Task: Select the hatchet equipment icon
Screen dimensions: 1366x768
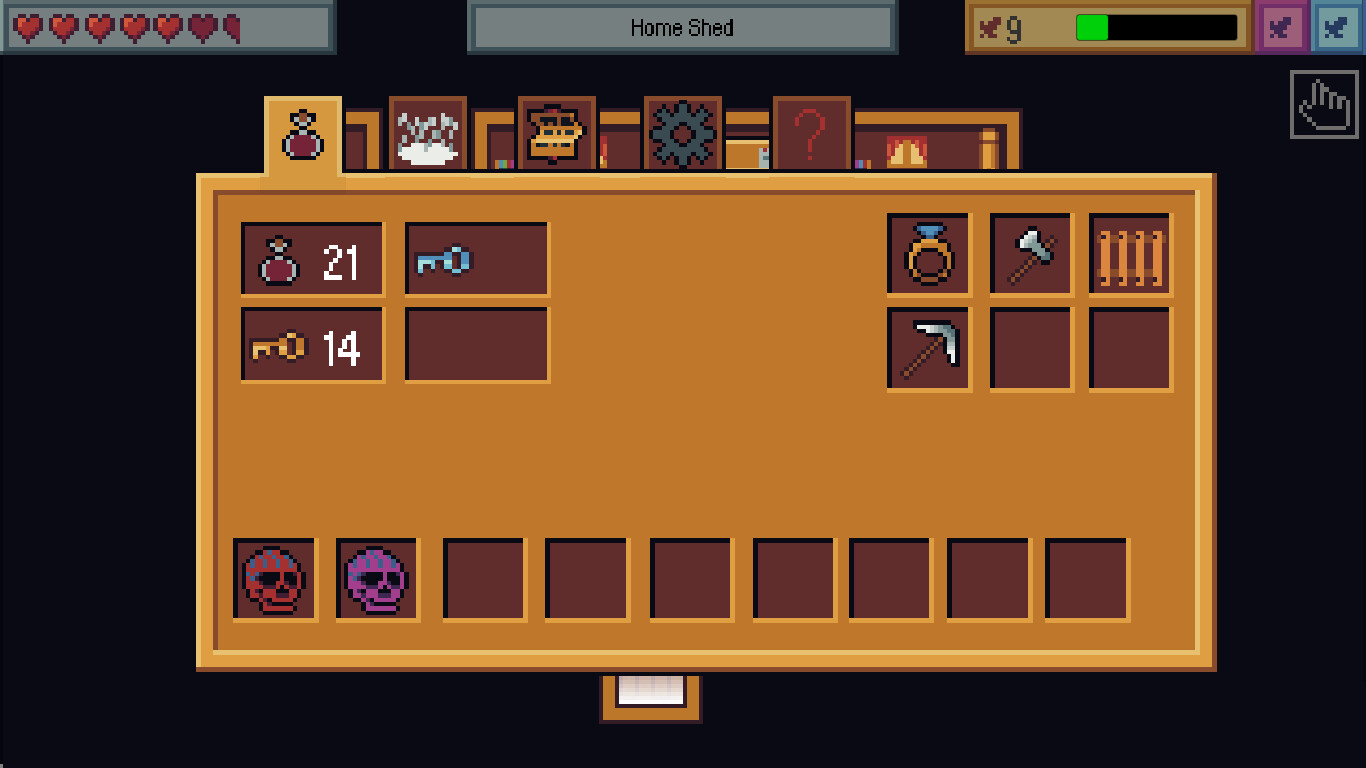Action: point(1030,253)
